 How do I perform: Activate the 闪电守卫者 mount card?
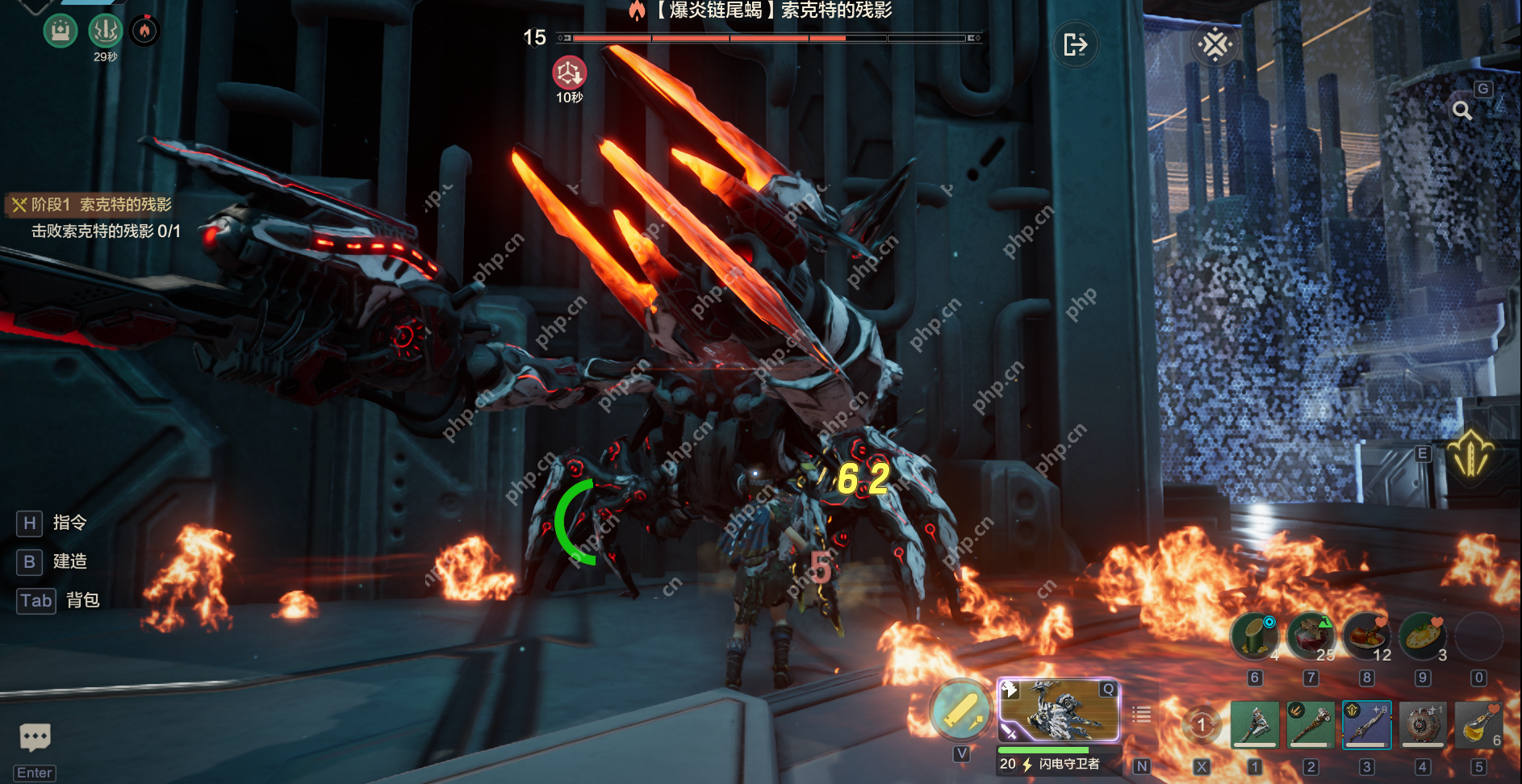coord(1059,711)
